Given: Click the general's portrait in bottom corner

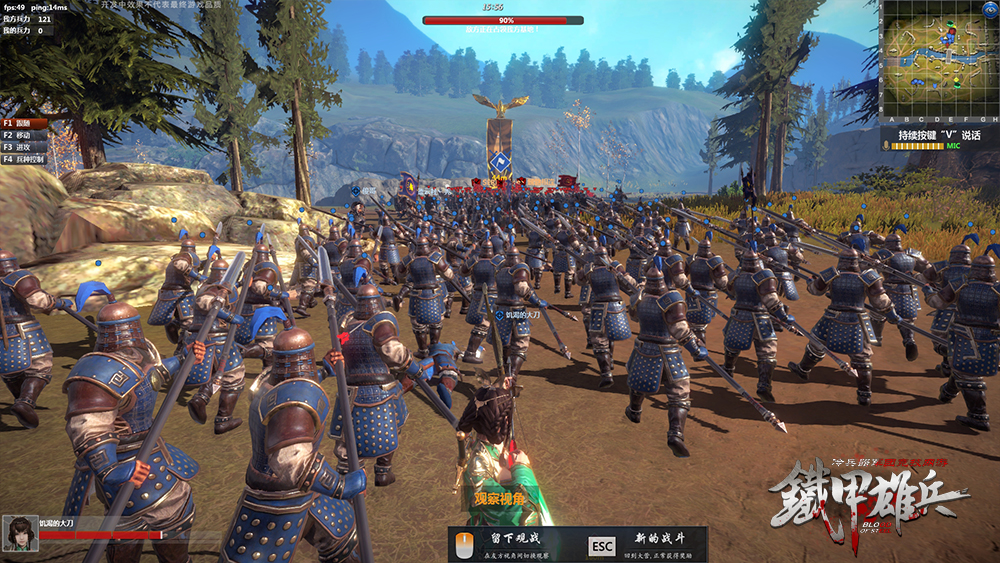Looking at the screenshot, I should 19,533.
